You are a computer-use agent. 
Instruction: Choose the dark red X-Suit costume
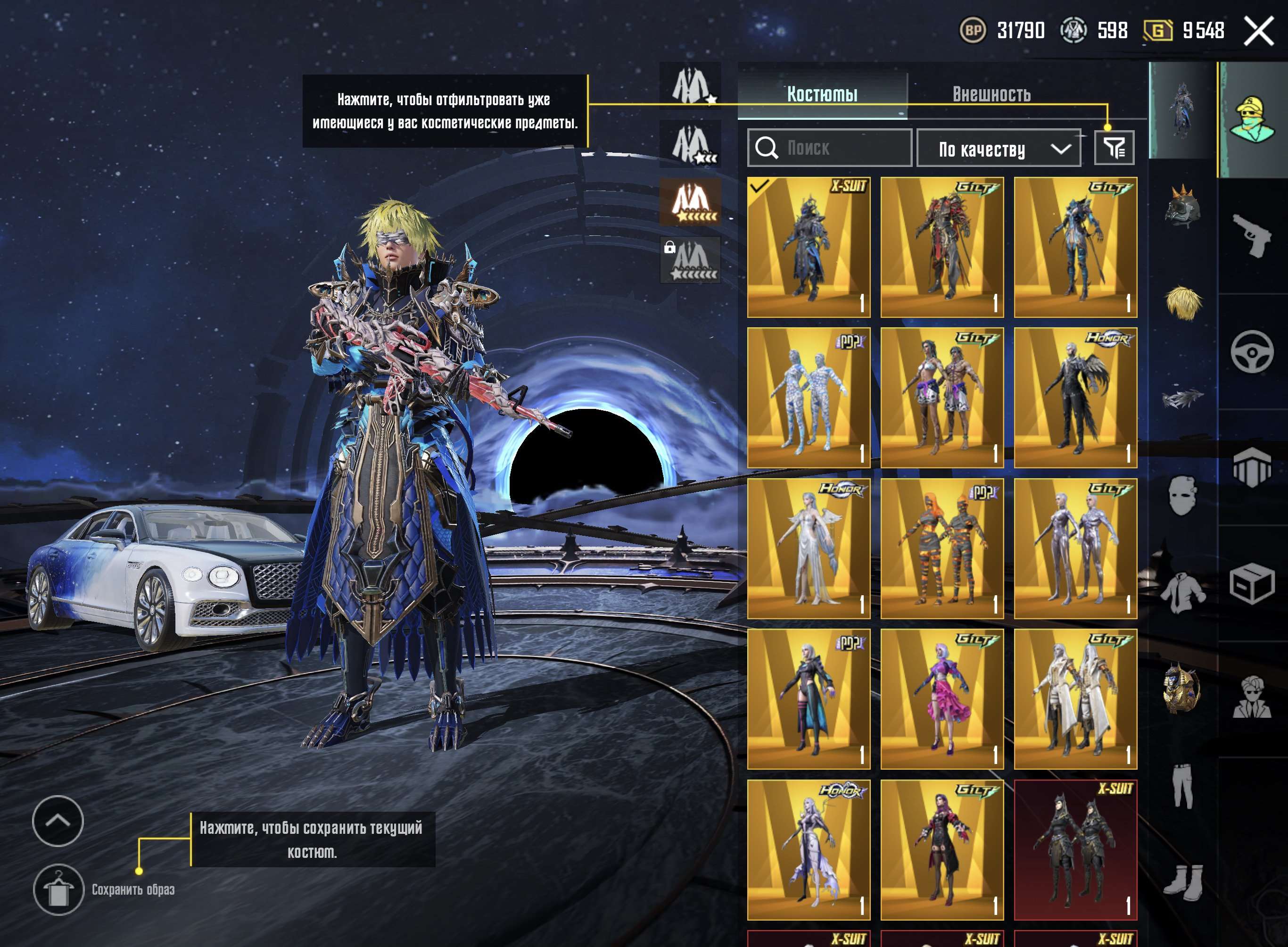pos(1075,849)
